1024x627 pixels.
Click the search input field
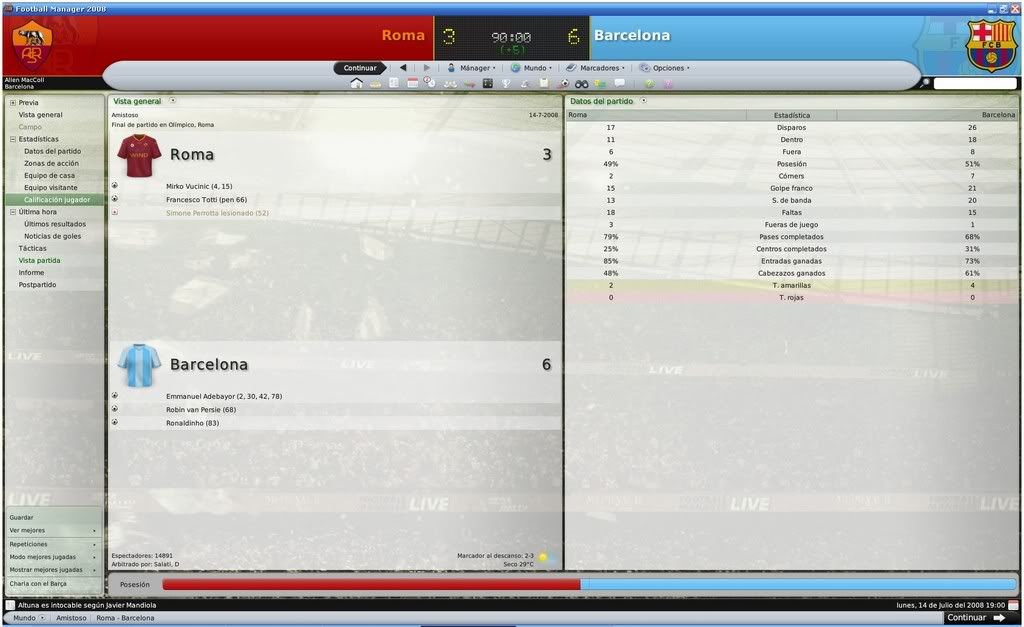pos(975,83)
